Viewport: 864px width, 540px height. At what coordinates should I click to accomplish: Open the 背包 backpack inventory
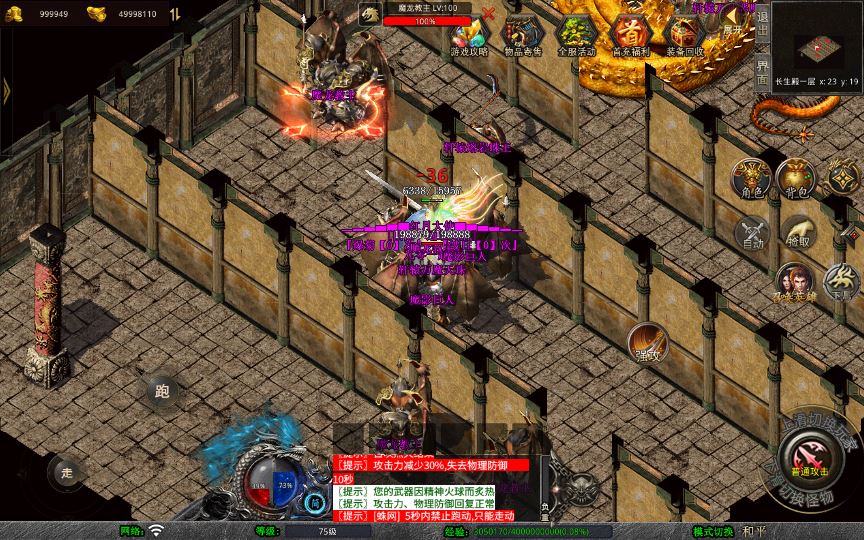(x=797, y=177)
